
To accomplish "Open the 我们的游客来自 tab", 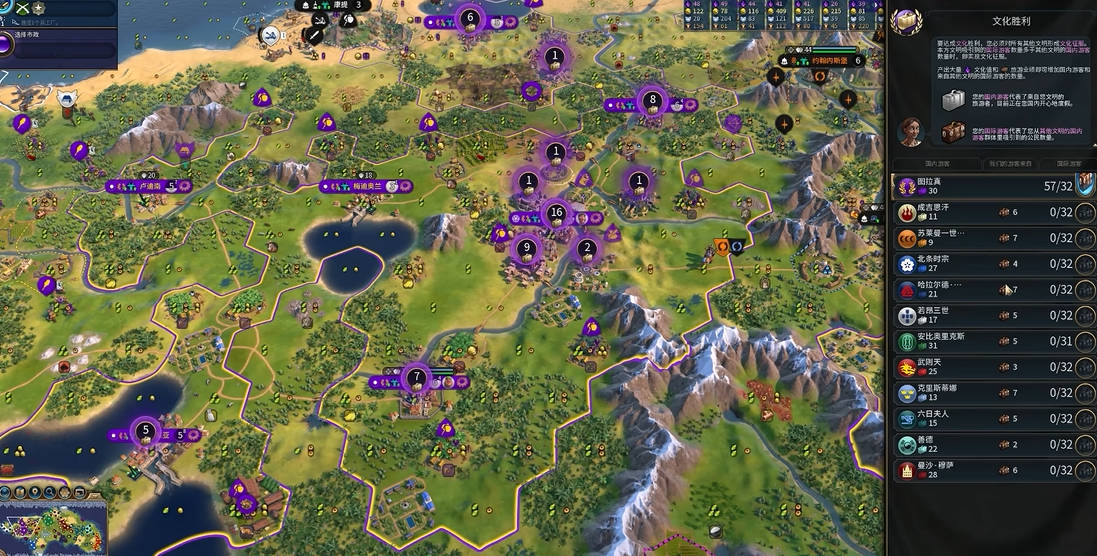I will [992, 163].
